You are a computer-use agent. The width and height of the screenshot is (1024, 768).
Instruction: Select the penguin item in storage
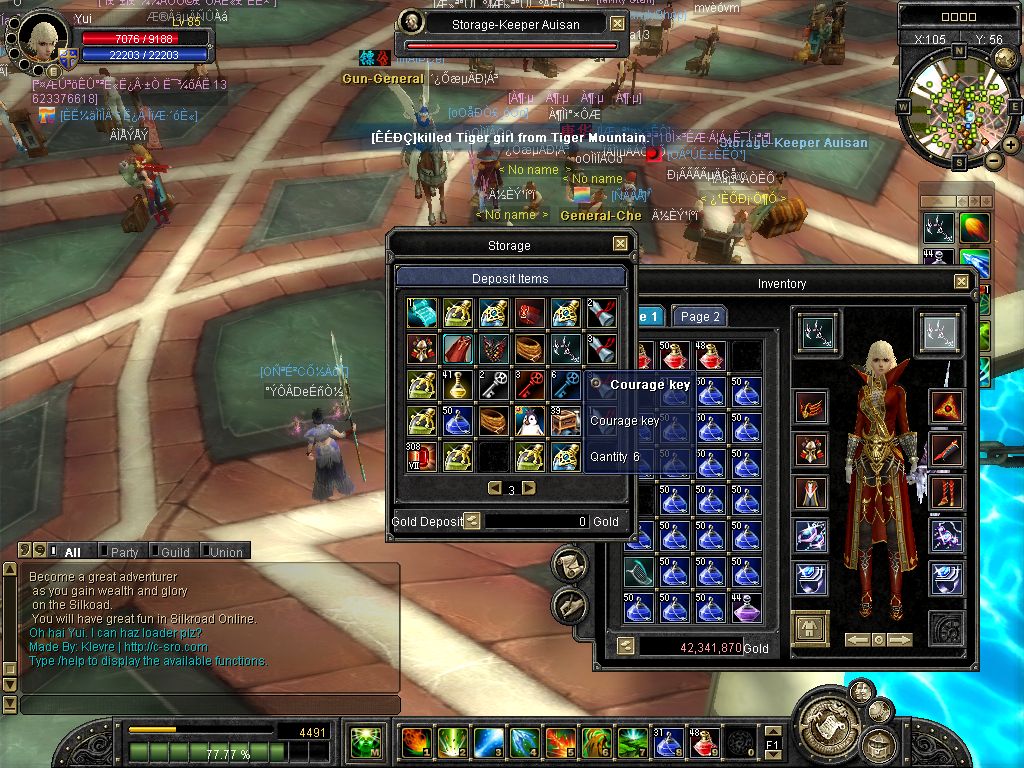(x=530, y=421)
